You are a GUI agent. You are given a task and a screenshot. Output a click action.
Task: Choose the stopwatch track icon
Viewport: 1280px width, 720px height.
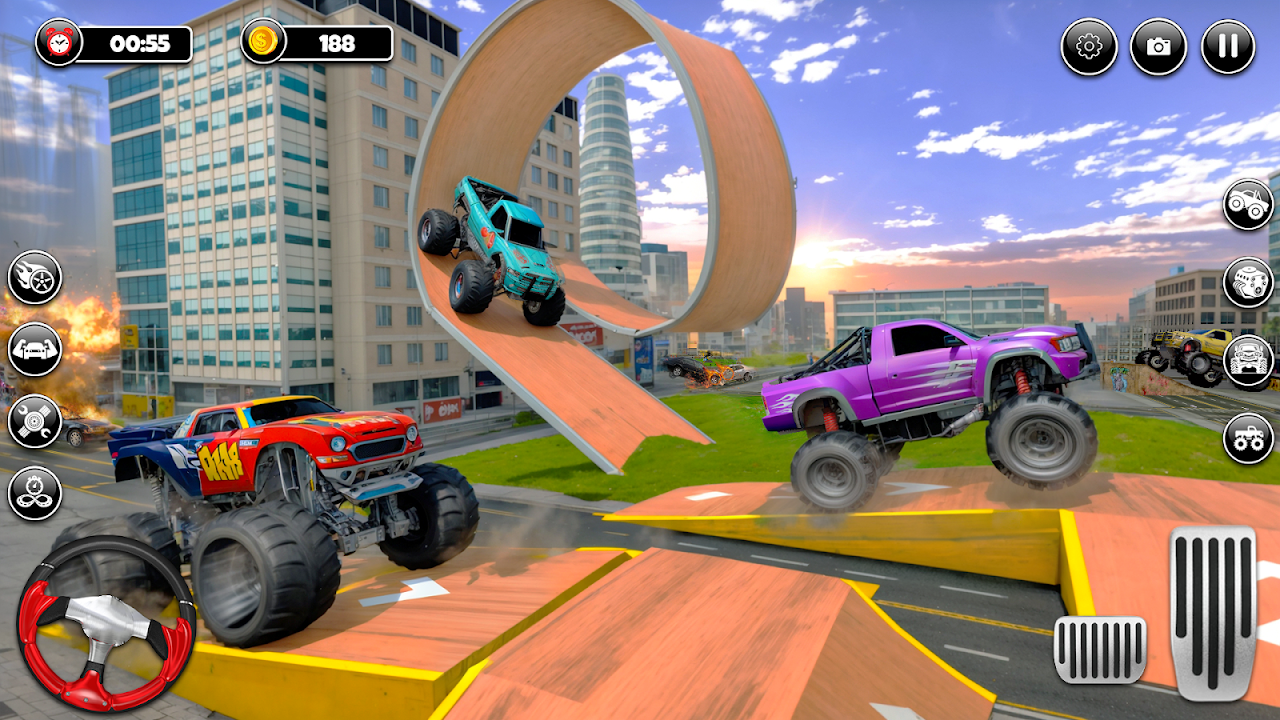pyautogui.click(x=35, y=493)
